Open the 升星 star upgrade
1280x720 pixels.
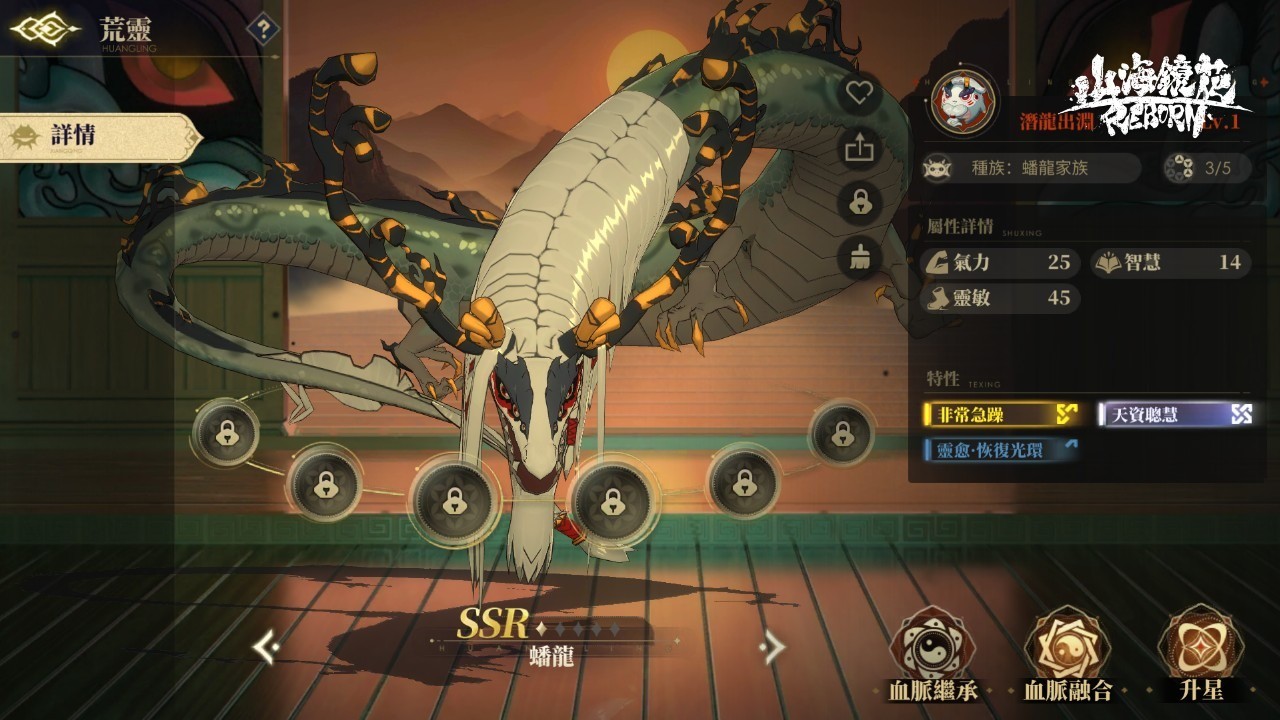point(1200,650)
